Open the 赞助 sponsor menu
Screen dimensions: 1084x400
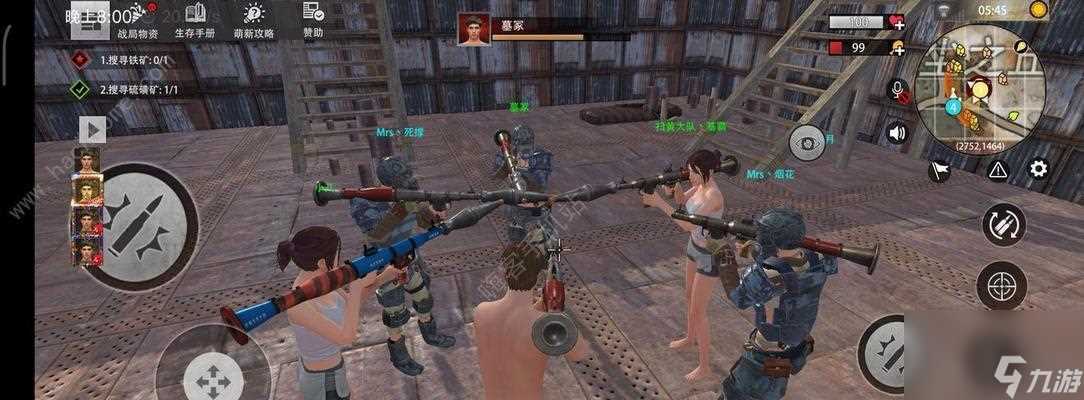point(313,20)
